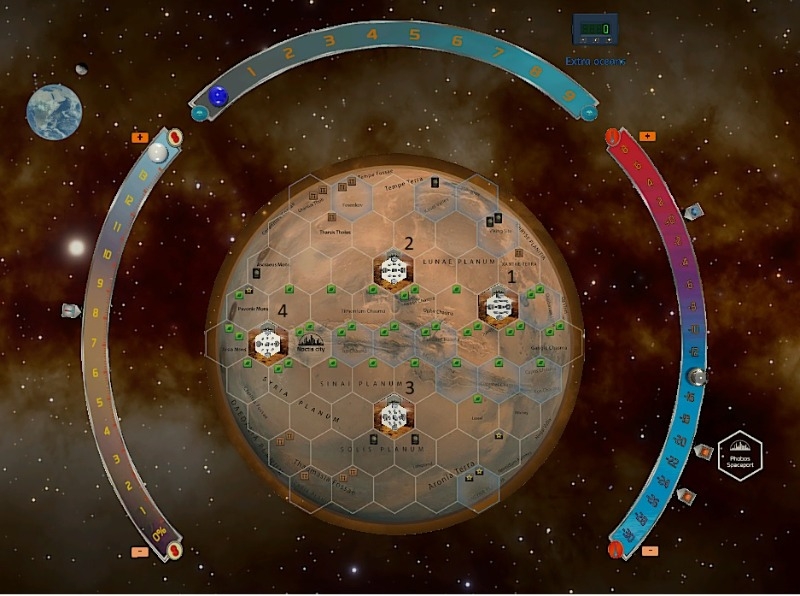The image size is (800, 596).
Task: Choose the city tile numbered 4
Action: coord(267,343)
